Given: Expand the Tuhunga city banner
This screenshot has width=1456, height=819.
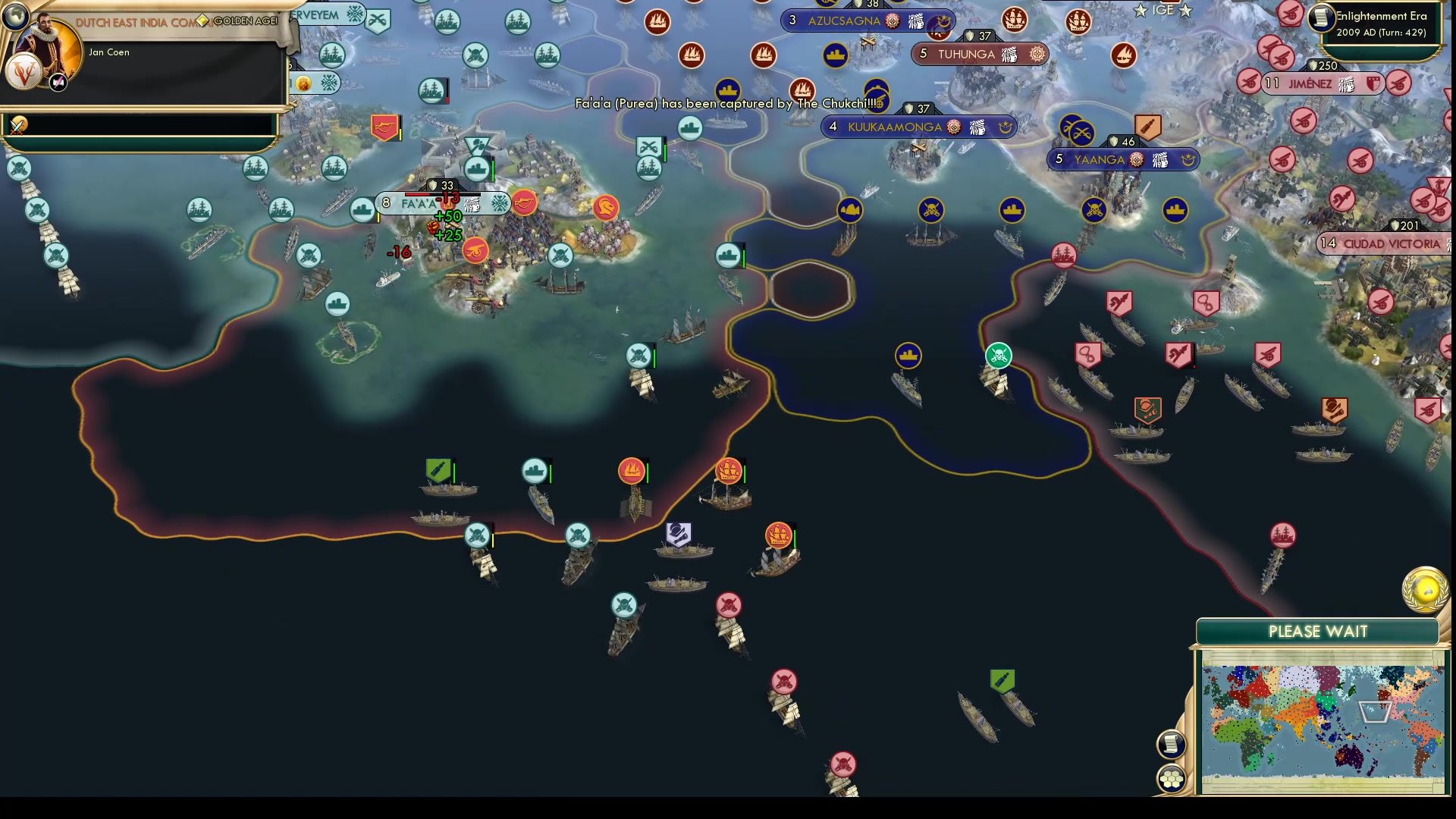Looking at the screenshot, I should [978, 55].
